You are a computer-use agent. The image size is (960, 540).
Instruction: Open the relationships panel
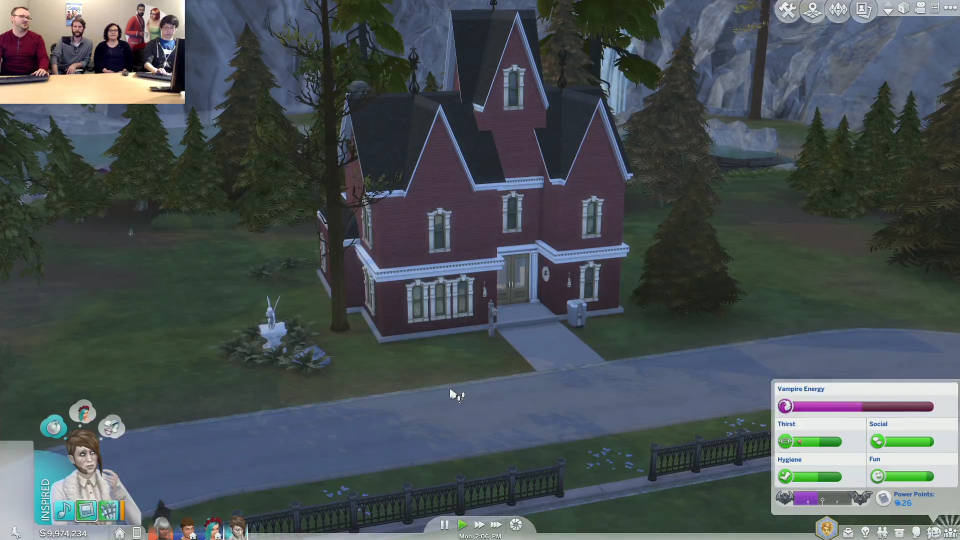click(880, 531)
